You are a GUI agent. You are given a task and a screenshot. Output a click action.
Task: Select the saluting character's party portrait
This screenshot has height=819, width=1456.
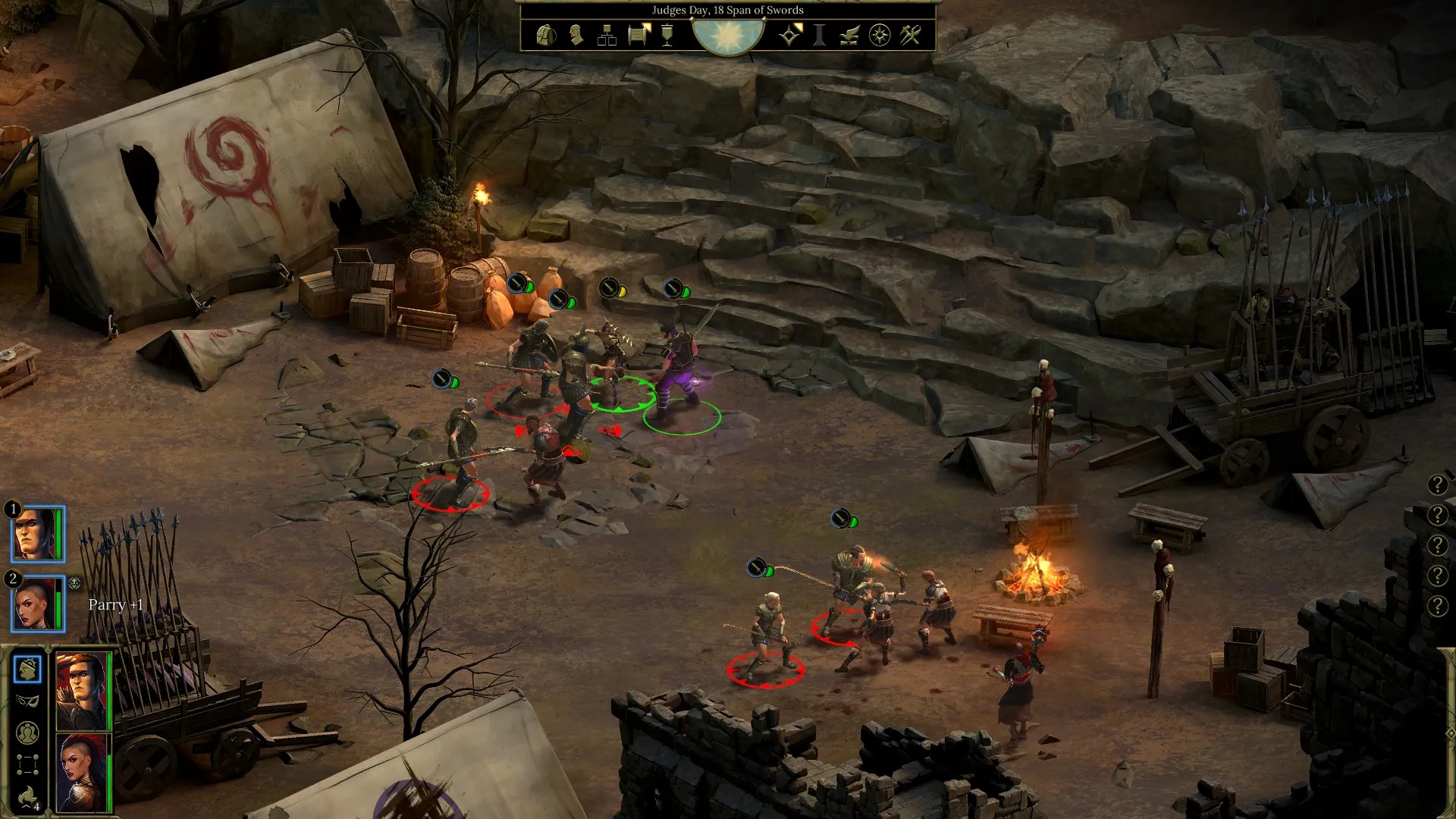82,690
